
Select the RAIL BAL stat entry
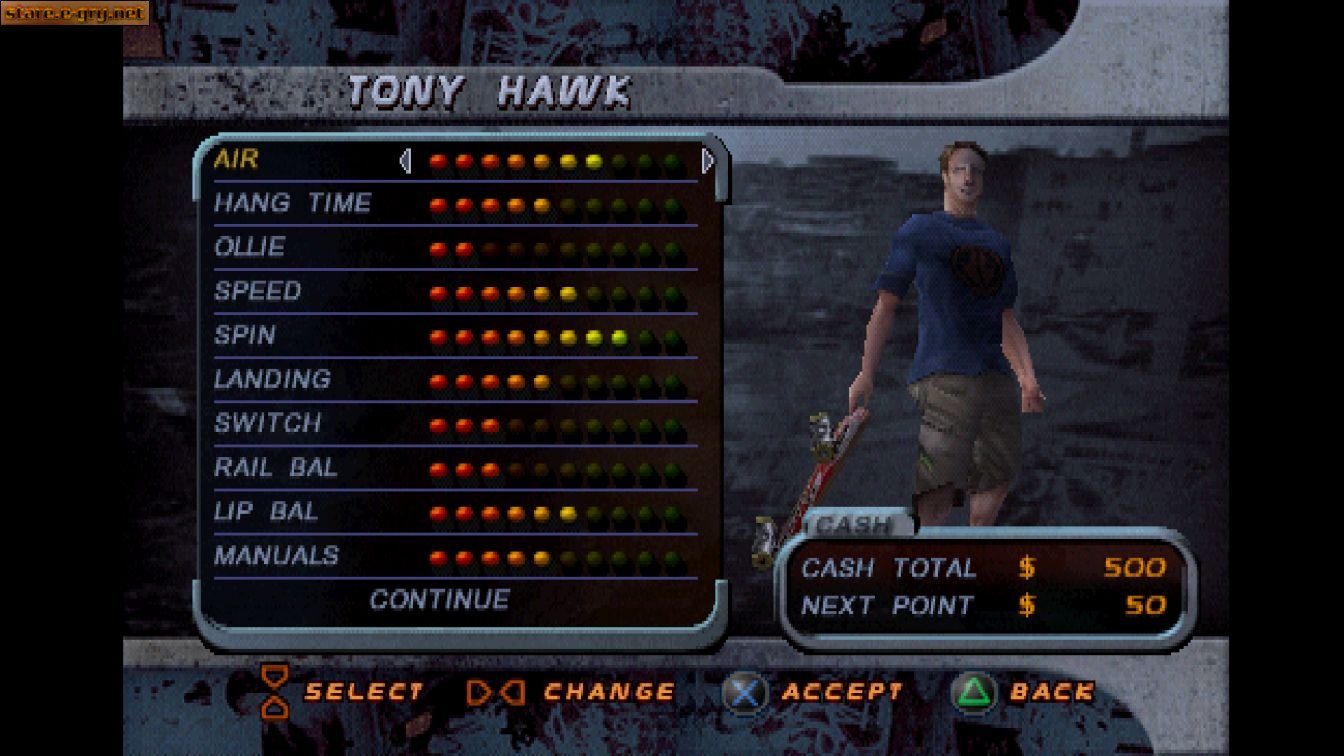point(278,467)
